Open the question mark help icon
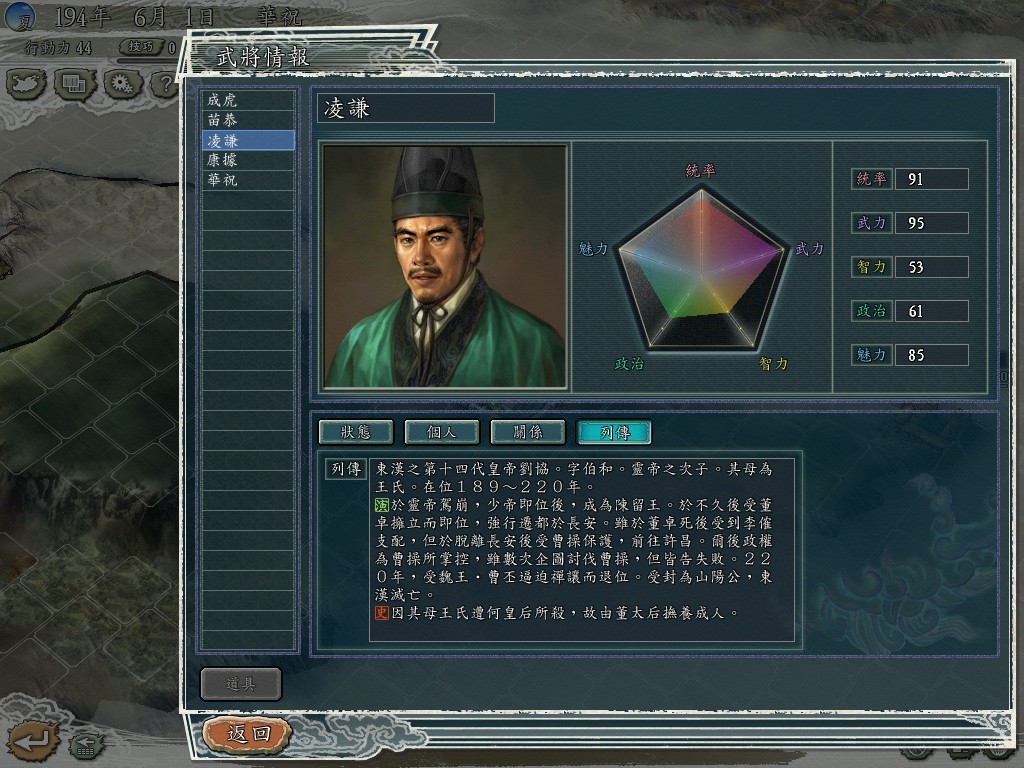This screenshot has height=768, width=1024. coord(163,83)
